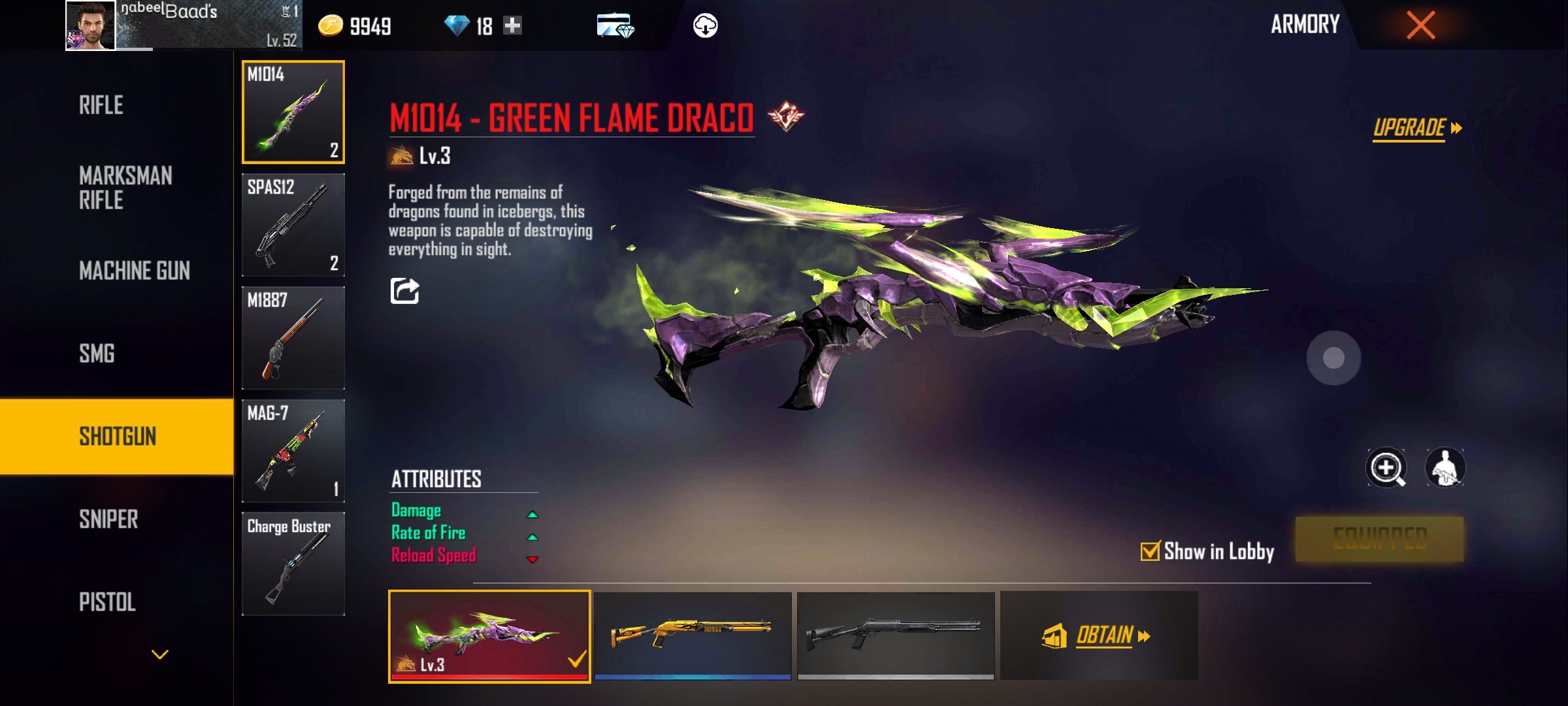Choose the Sniper category
Viewport: 1568px width, 706px height.
point(108,520)
